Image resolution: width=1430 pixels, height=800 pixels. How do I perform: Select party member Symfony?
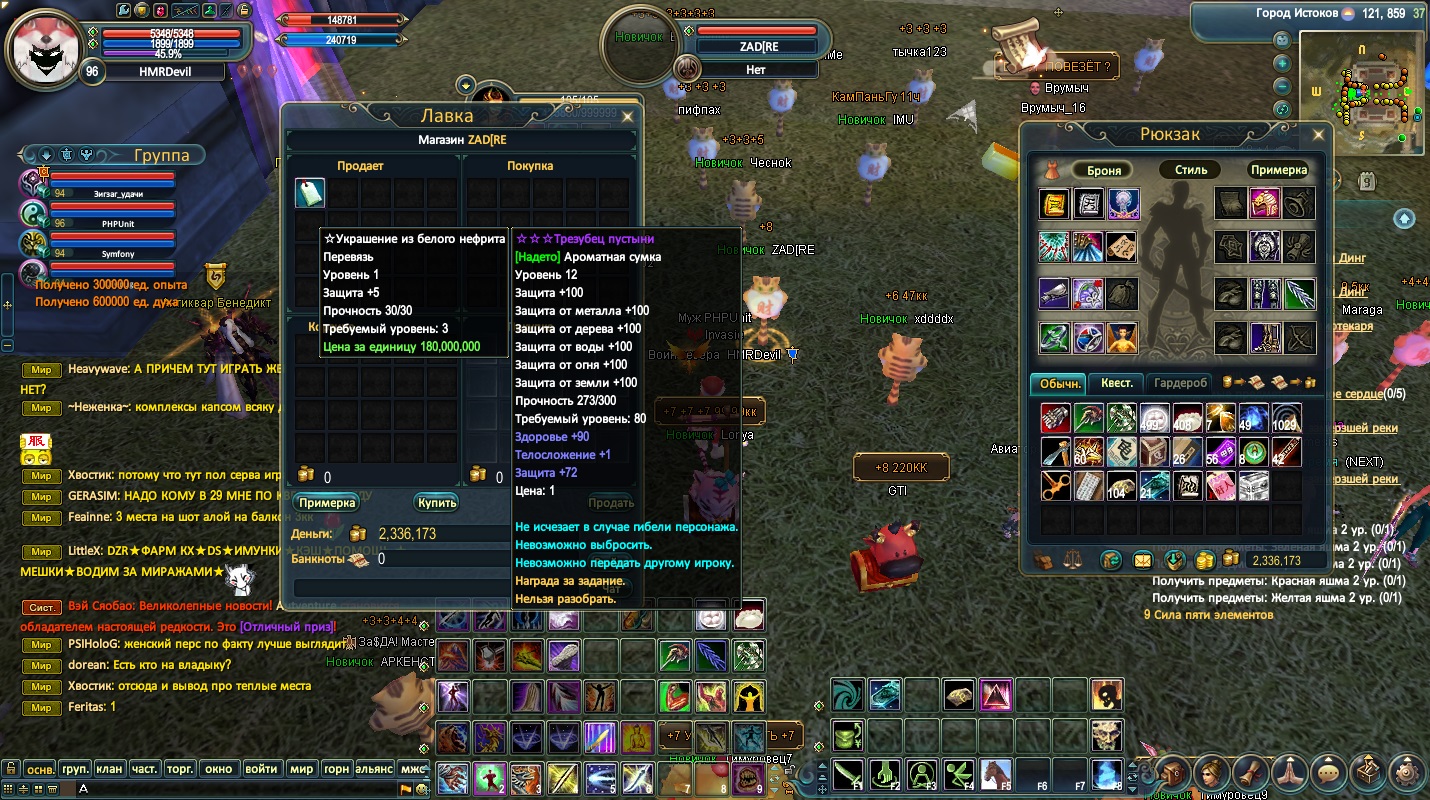click(117, 254)
